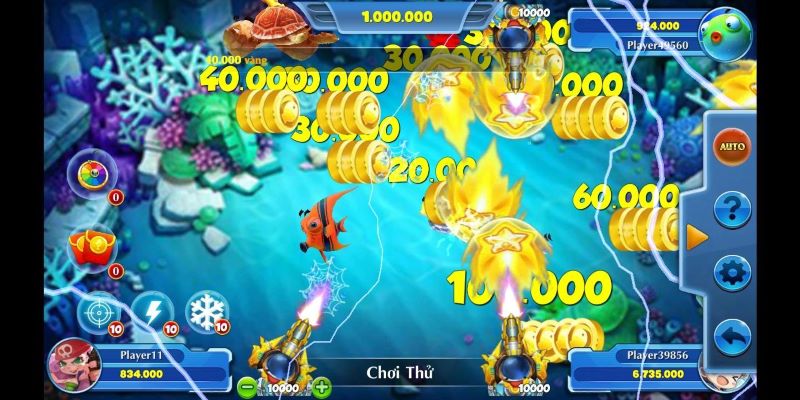
Task: Select the red envelope gift icon
Action: coord(88,246)
